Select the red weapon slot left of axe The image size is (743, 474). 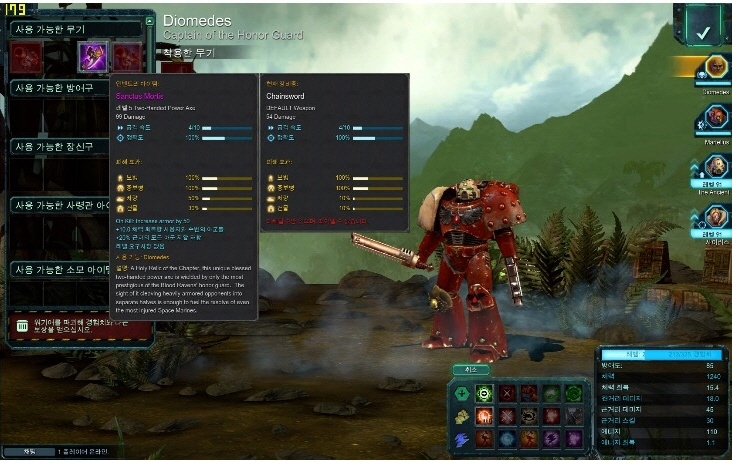28,57
